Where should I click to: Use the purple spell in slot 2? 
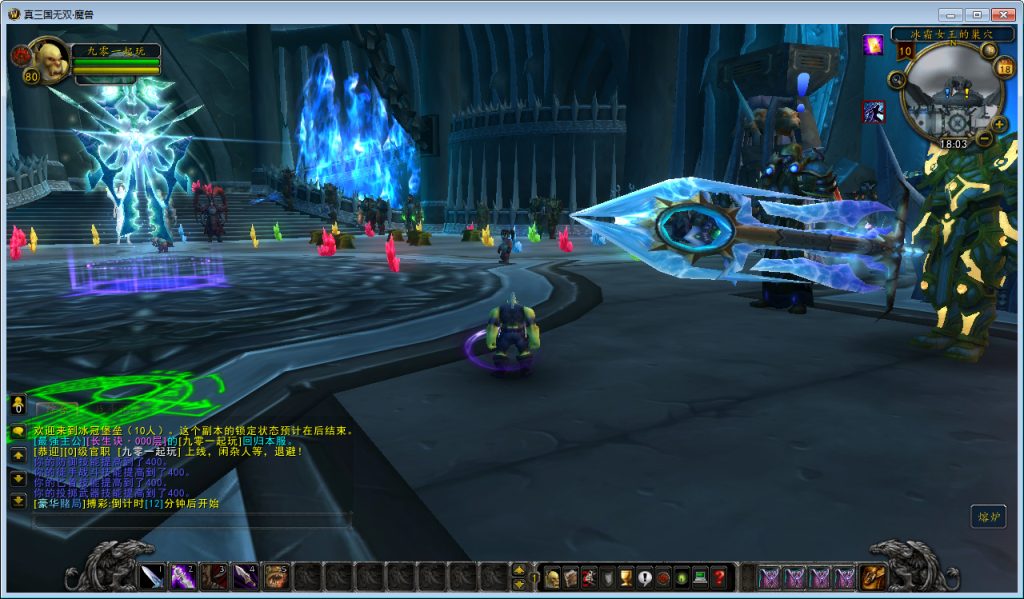183,576
